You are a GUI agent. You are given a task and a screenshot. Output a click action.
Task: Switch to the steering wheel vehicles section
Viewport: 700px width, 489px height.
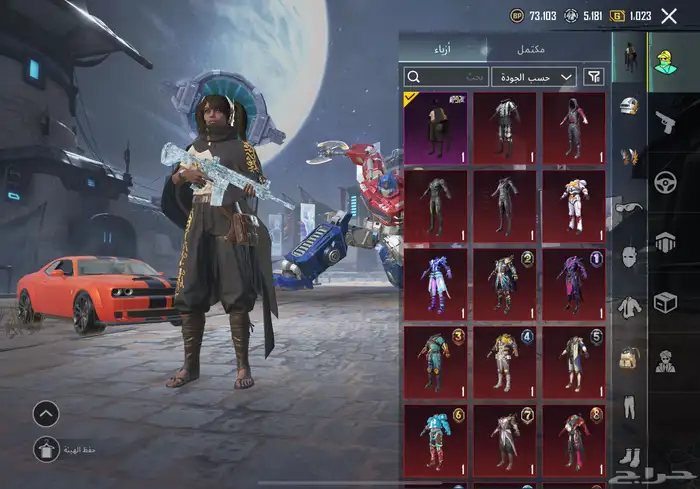664,181
